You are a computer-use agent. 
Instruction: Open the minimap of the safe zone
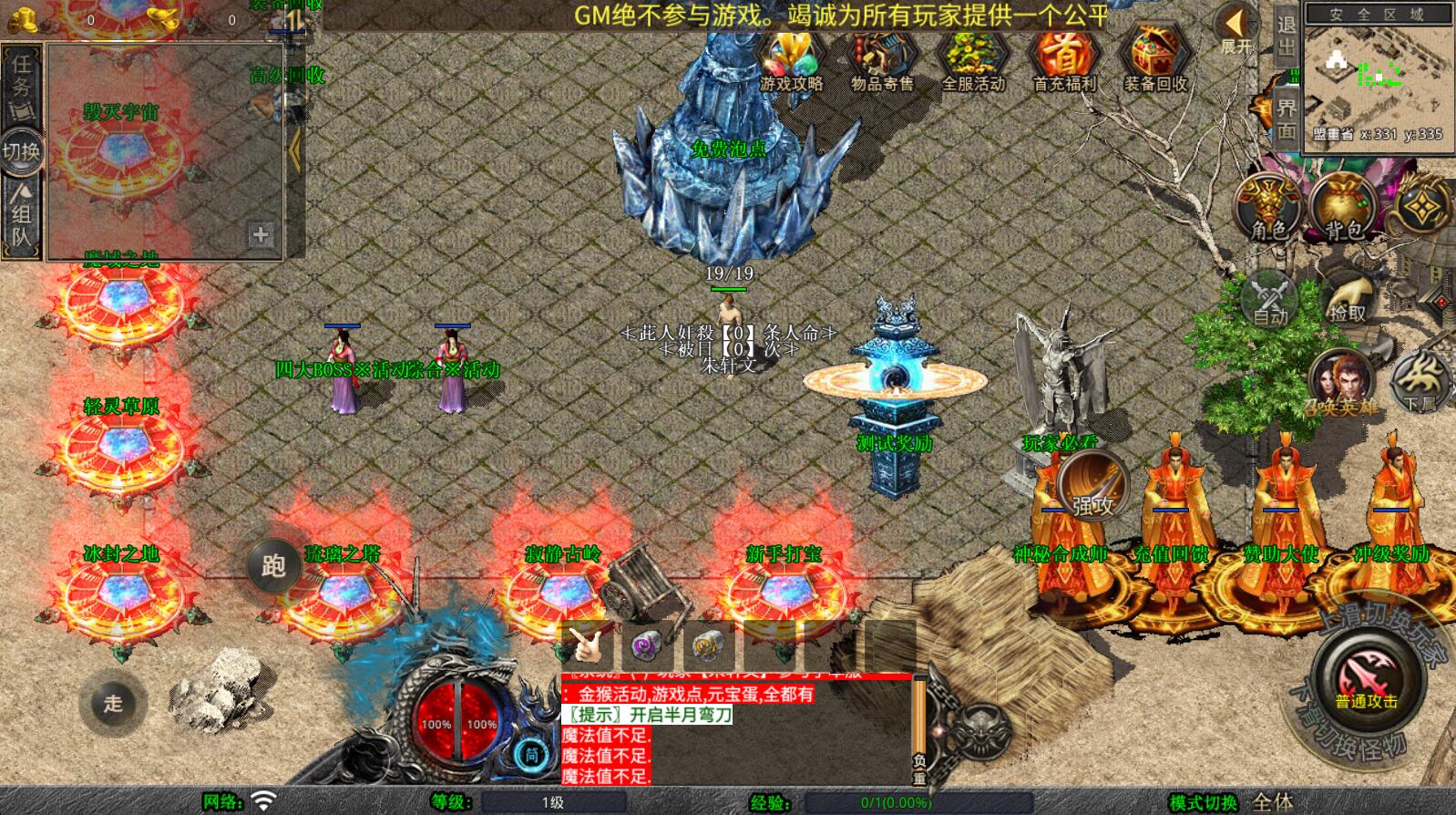coord(1377,75)
